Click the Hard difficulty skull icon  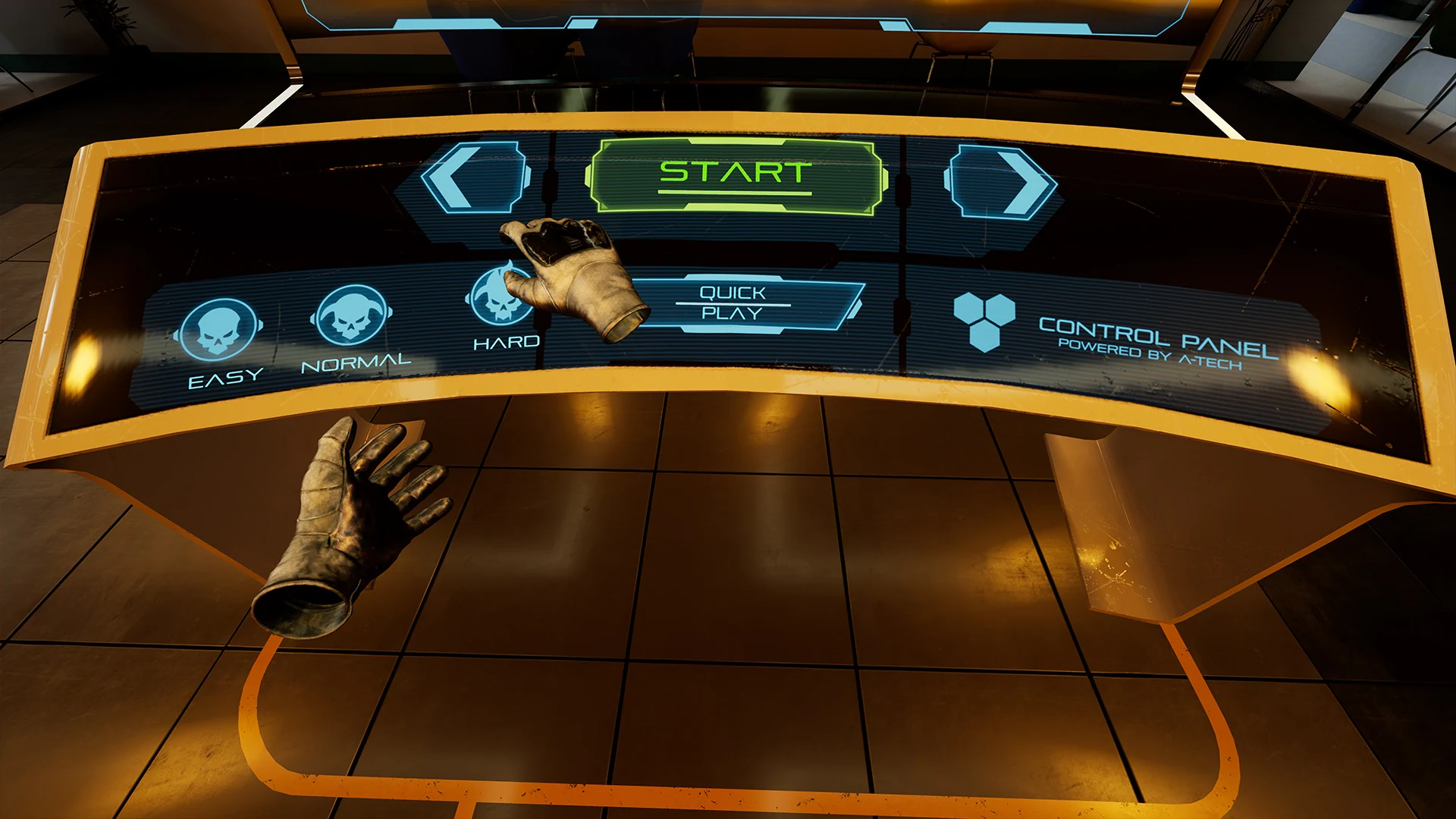click(x=502, y=297)
